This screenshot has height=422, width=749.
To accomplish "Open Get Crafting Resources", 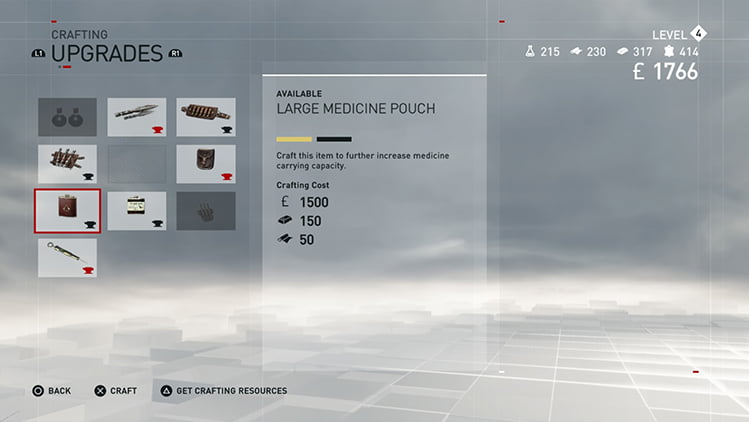I will pyautogui.click(x=223, y=391).
